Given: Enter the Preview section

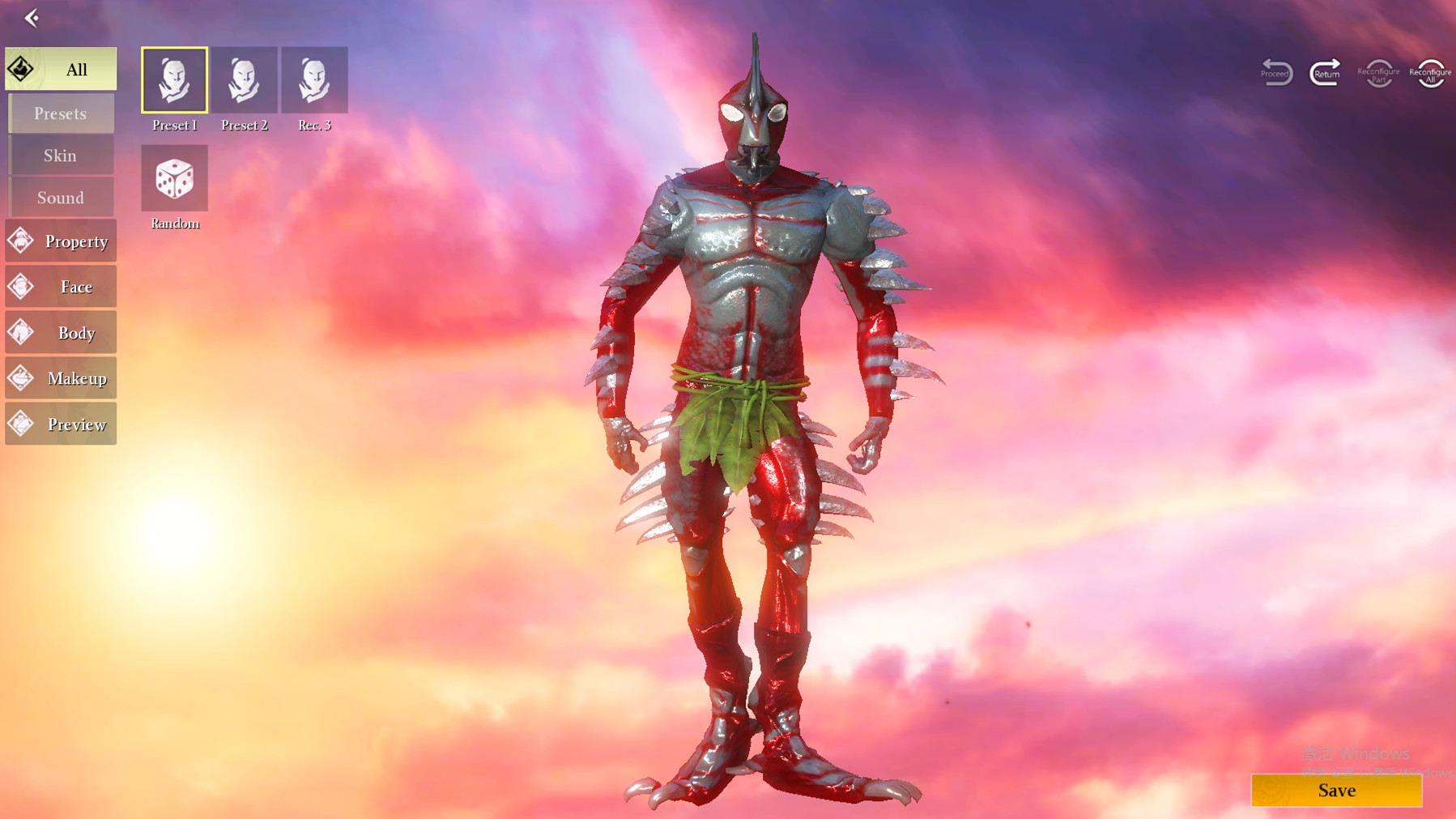Looking at the screenshot, I should 61,423.
